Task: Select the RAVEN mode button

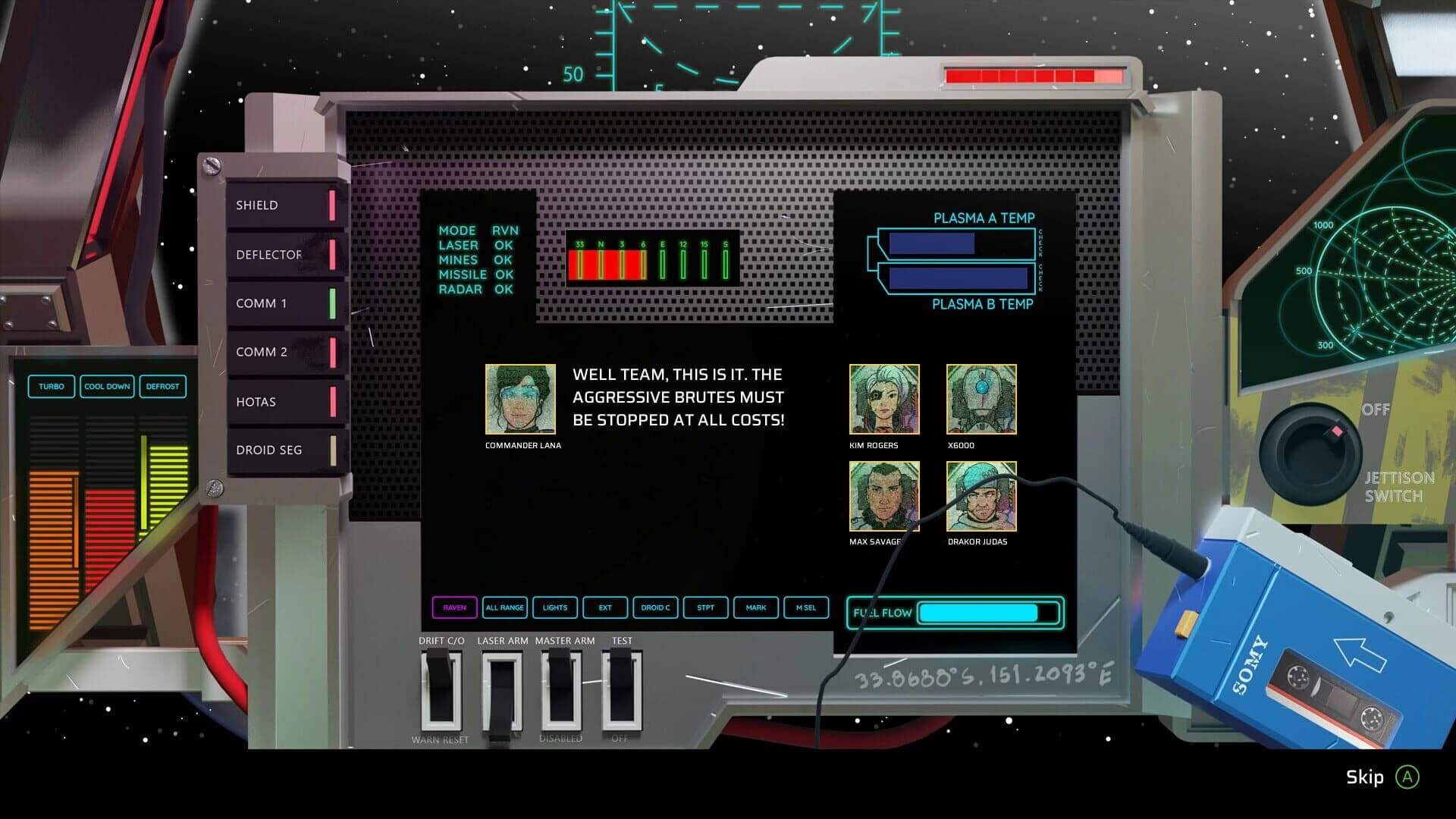Action: 454,607
